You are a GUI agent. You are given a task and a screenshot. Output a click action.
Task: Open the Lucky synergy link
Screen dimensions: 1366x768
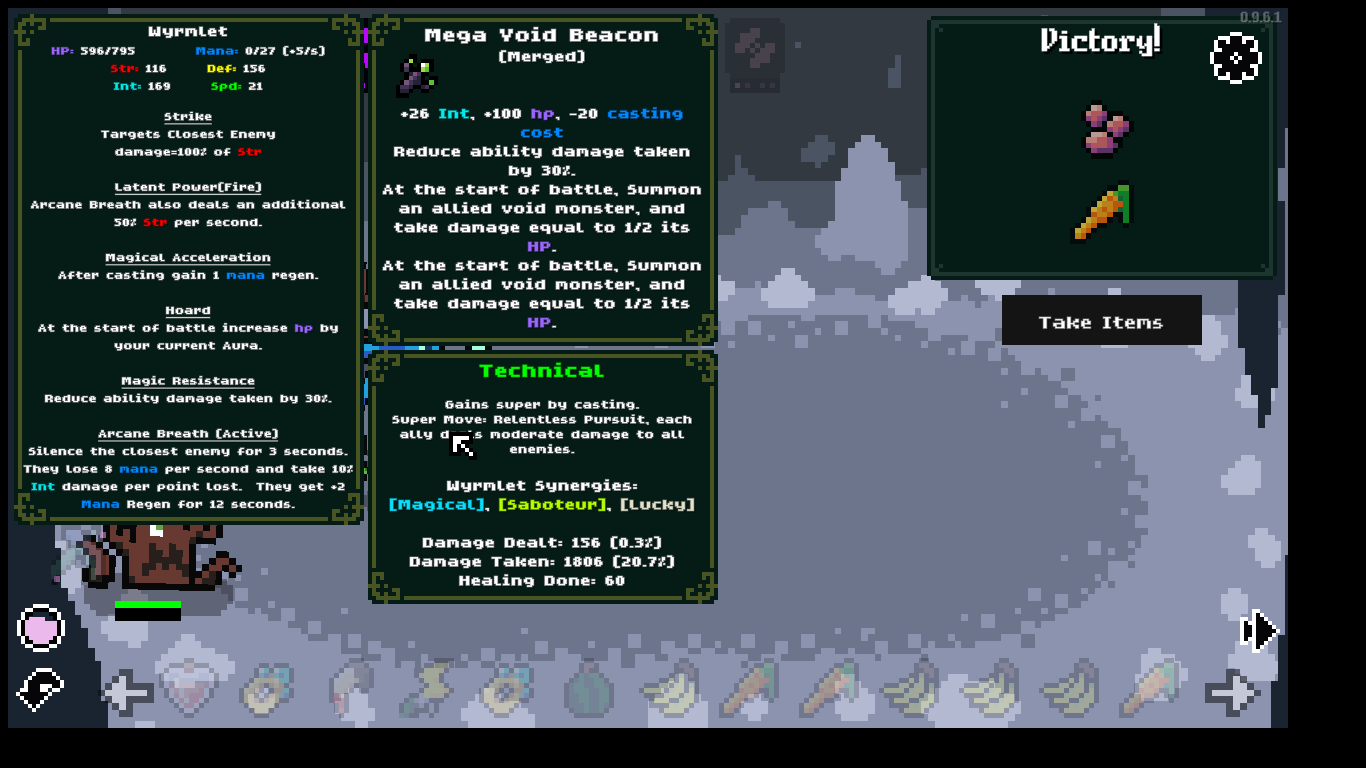pyautogui.click(x=657, y=504)
